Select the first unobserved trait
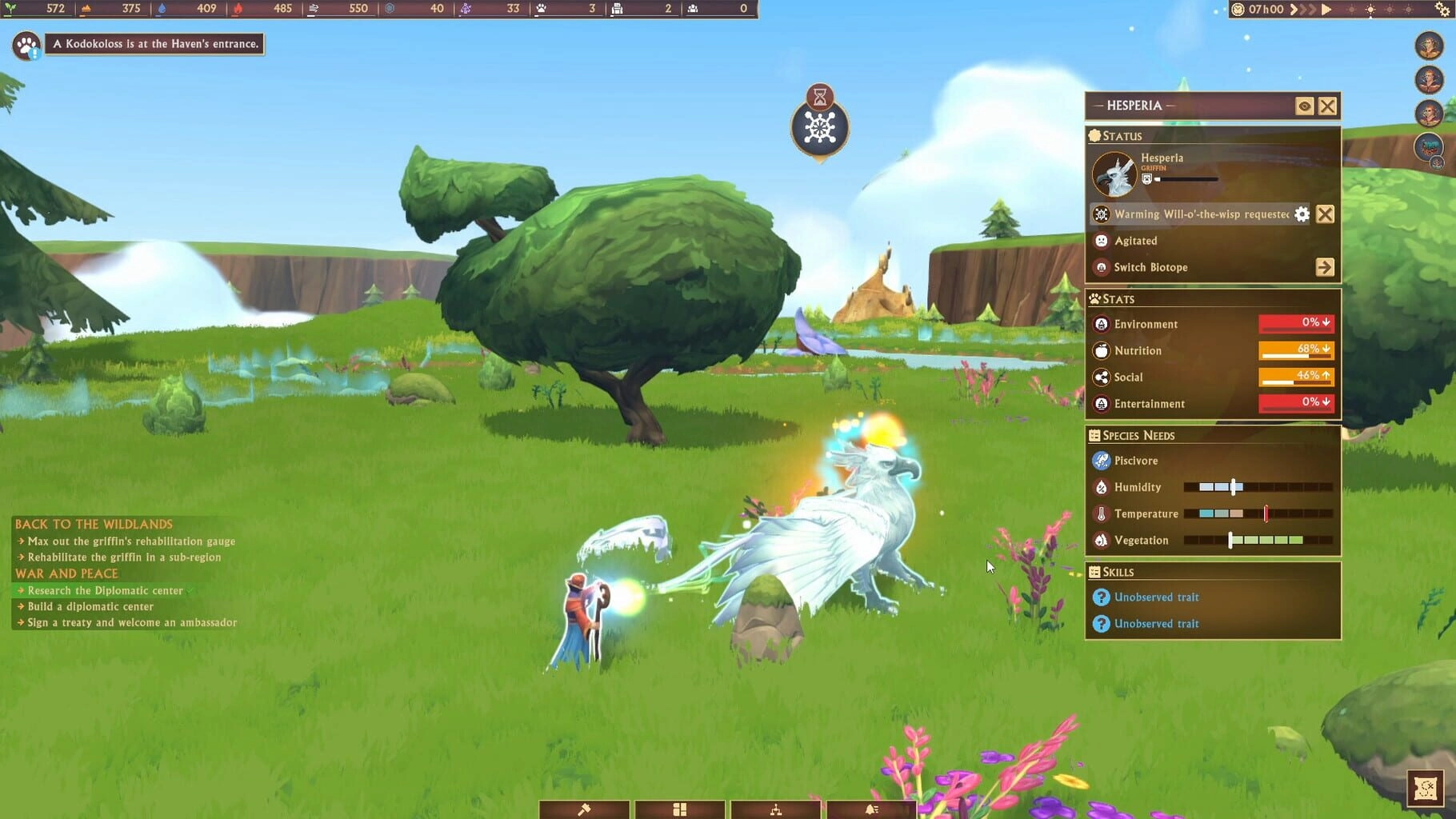 1156,597
